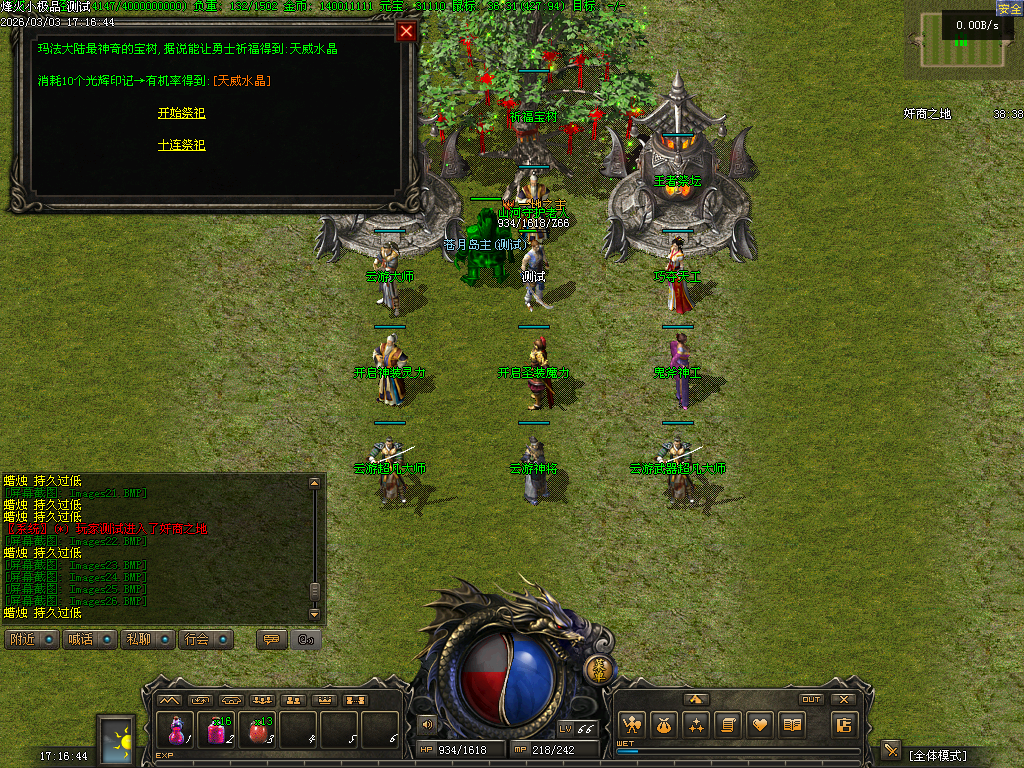This screenshot has height=768, width=1024.
Task: Click the speech bubble chat button
Action: tap(269, 639)
